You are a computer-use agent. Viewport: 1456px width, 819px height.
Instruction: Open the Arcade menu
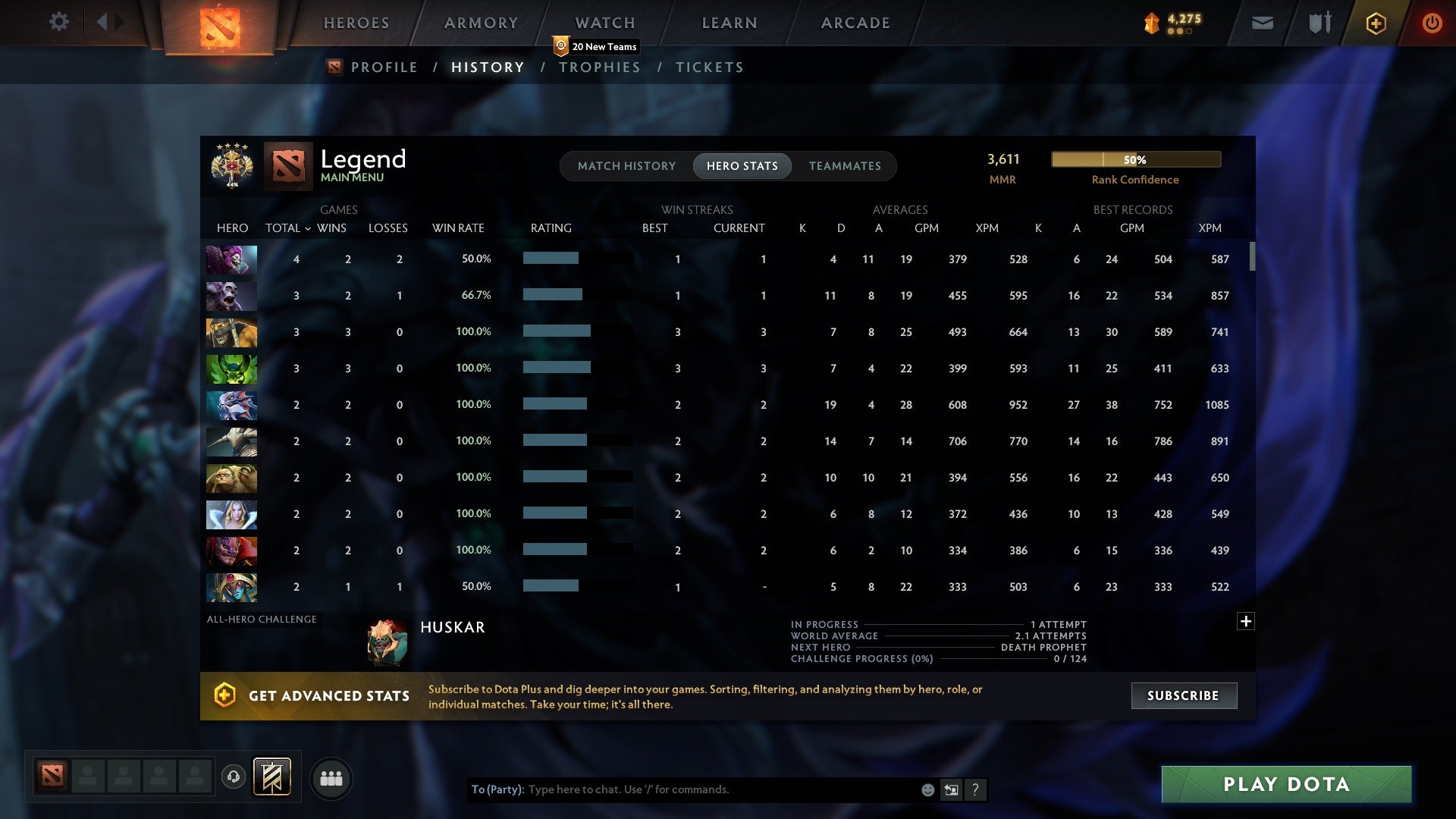tap(855, 23)
